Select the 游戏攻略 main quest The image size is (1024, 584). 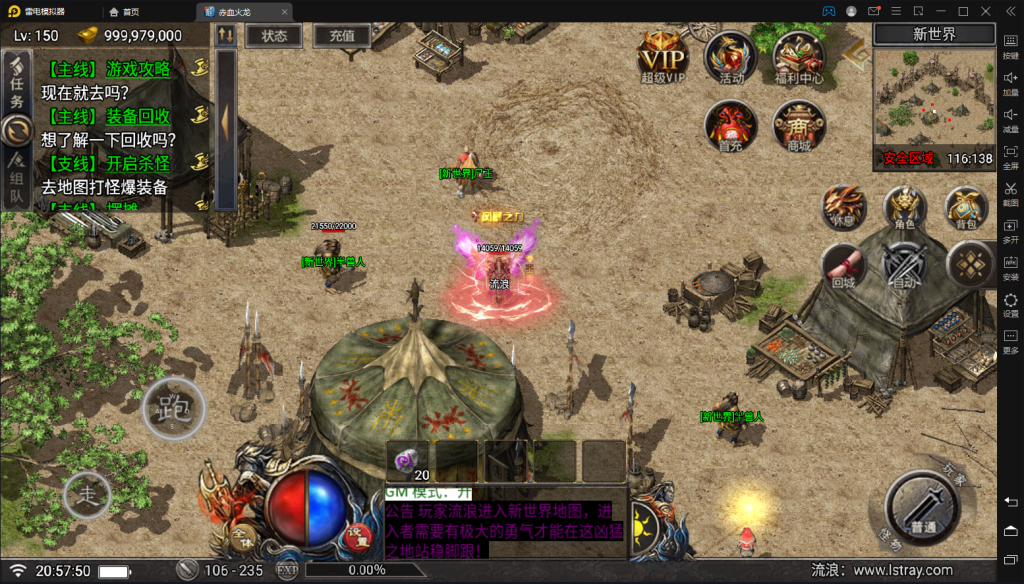pos(110,69)
